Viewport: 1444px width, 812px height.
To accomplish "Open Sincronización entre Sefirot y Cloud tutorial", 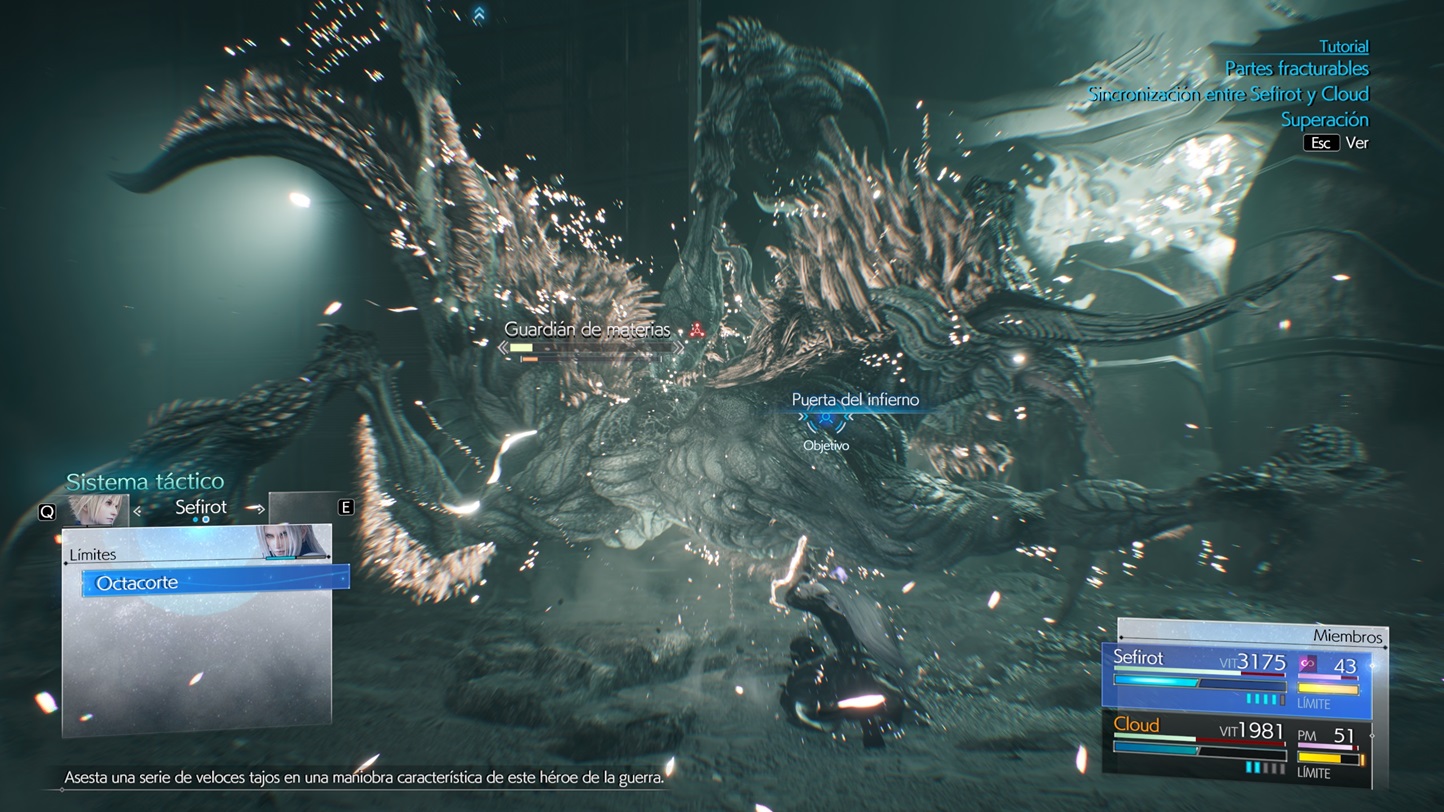I will (1228, 94).
